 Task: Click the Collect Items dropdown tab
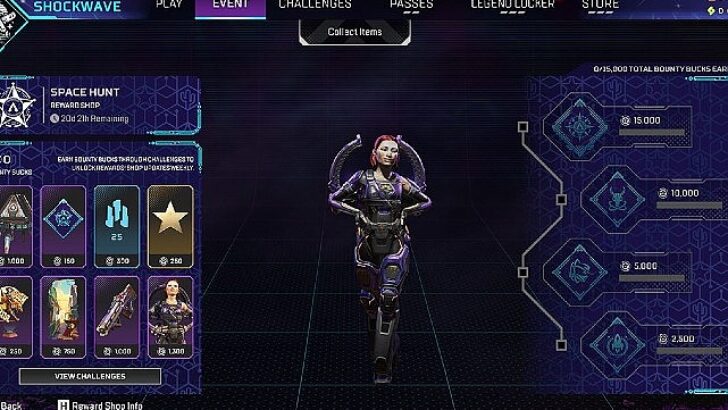[355, 32]
